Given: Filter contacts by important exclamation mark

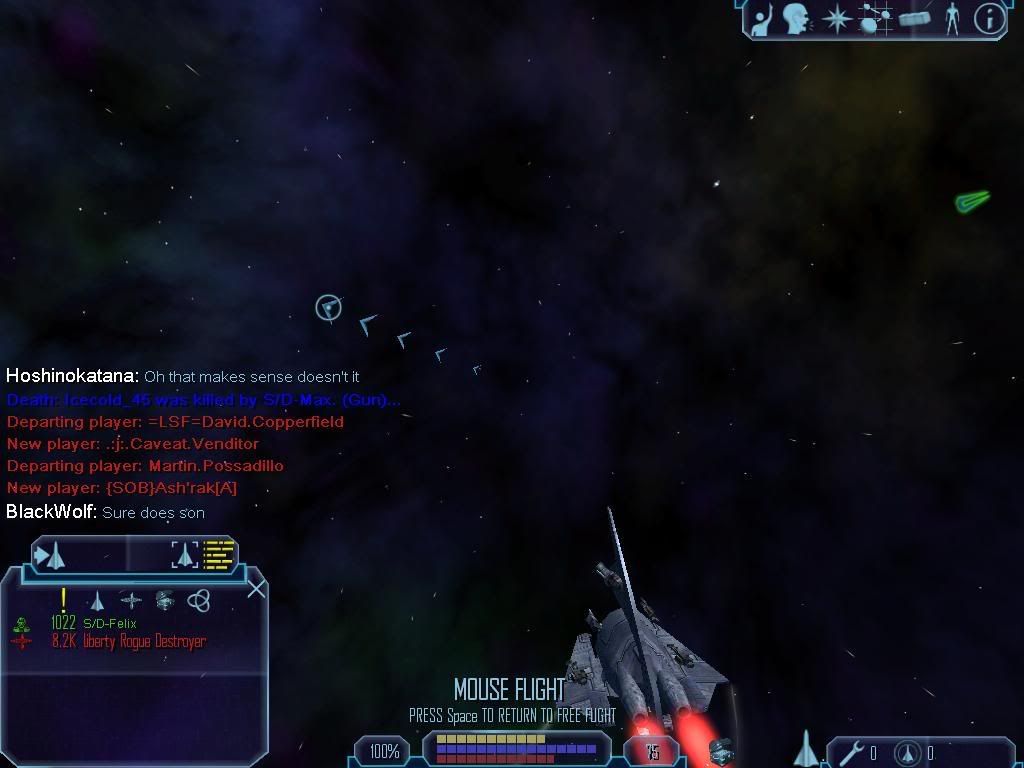Looking at the screenshot, I should [x=64, y=599].
